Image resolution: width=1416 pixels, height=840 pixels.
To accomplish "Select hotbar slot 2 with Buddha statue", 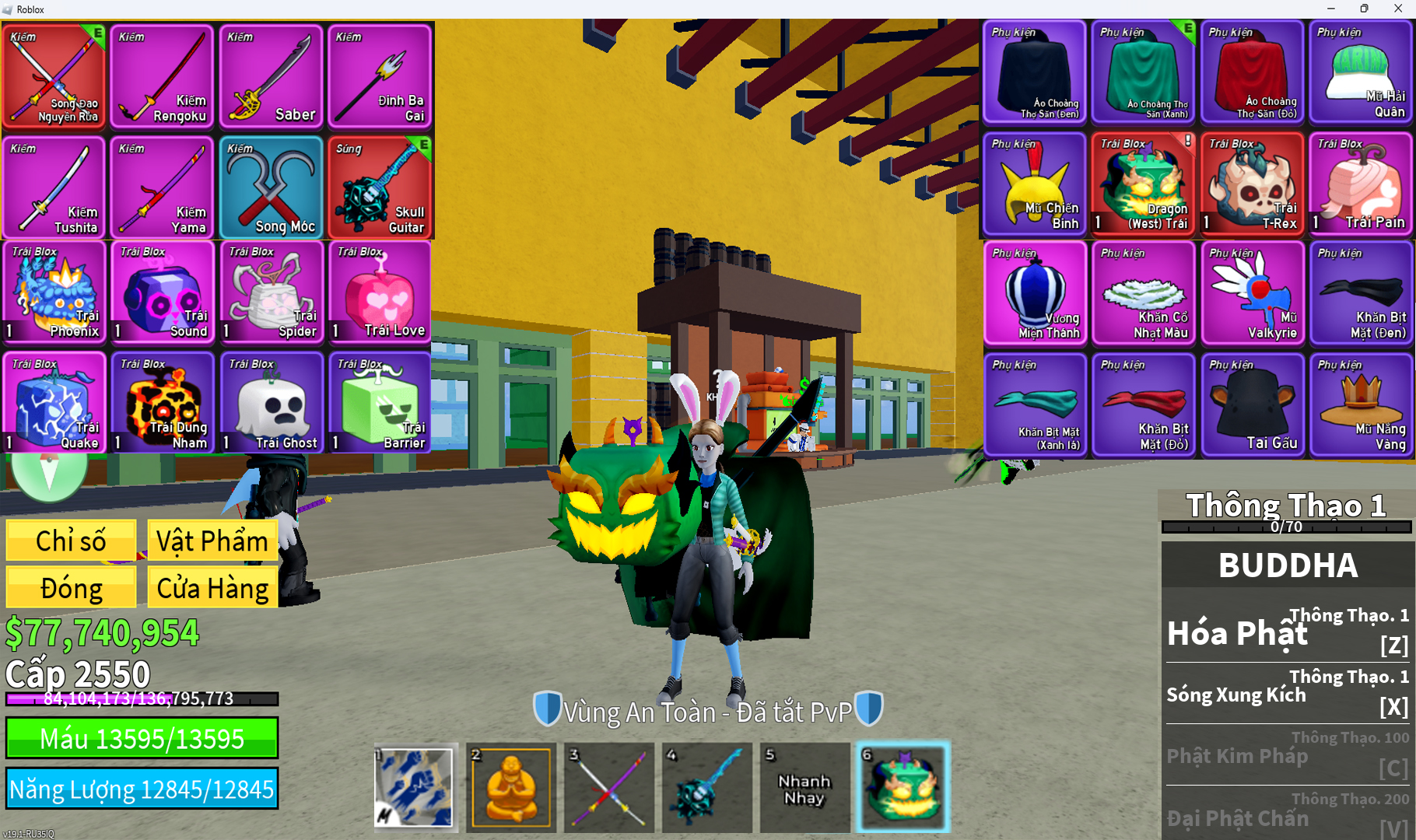I will click(x=510, y=787).
